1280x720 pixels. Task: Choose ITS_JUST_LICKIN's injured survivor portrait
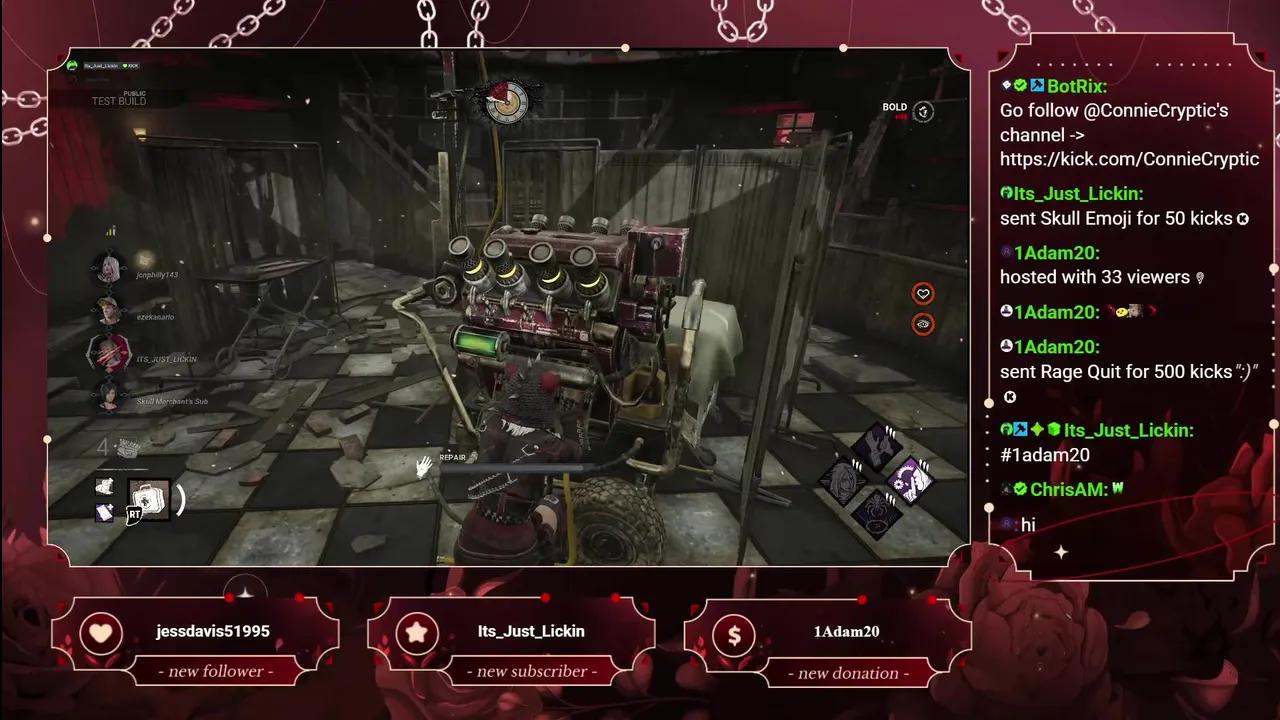tap(108, 353)
